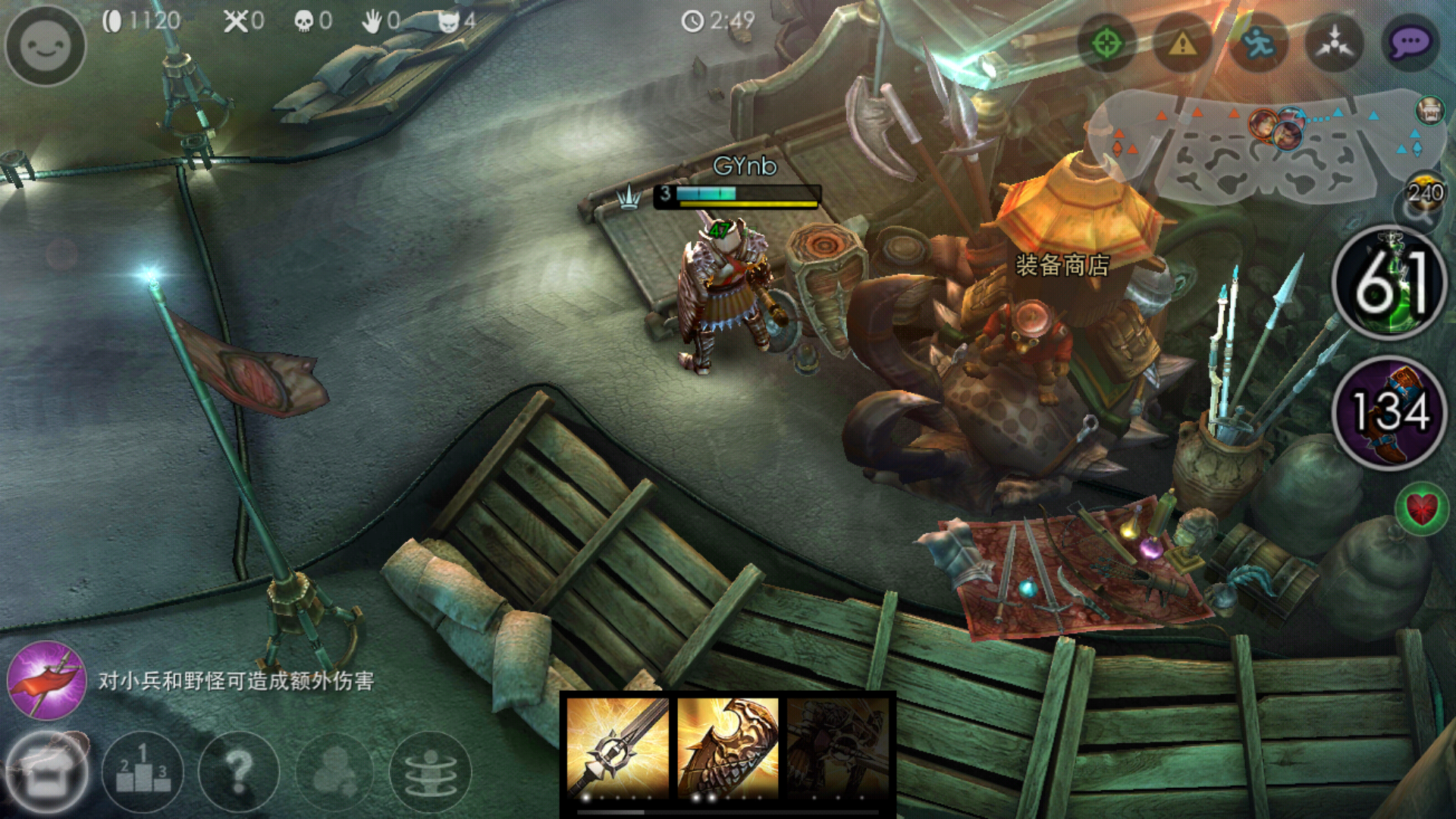1456x819 pixels.
Task: Open the question mark help button
Action: click(238, 772)
